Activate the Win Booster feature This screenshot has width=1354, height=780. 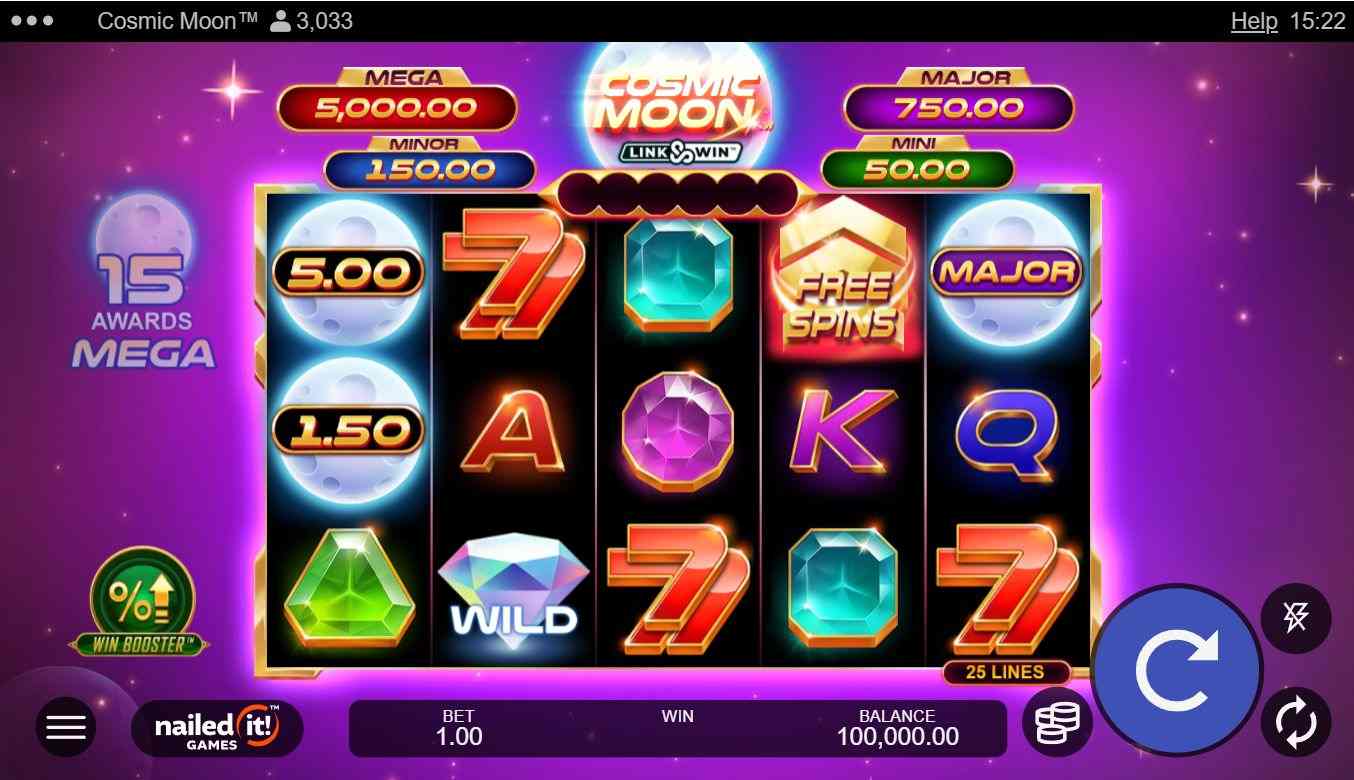click(x=142, y=601)
